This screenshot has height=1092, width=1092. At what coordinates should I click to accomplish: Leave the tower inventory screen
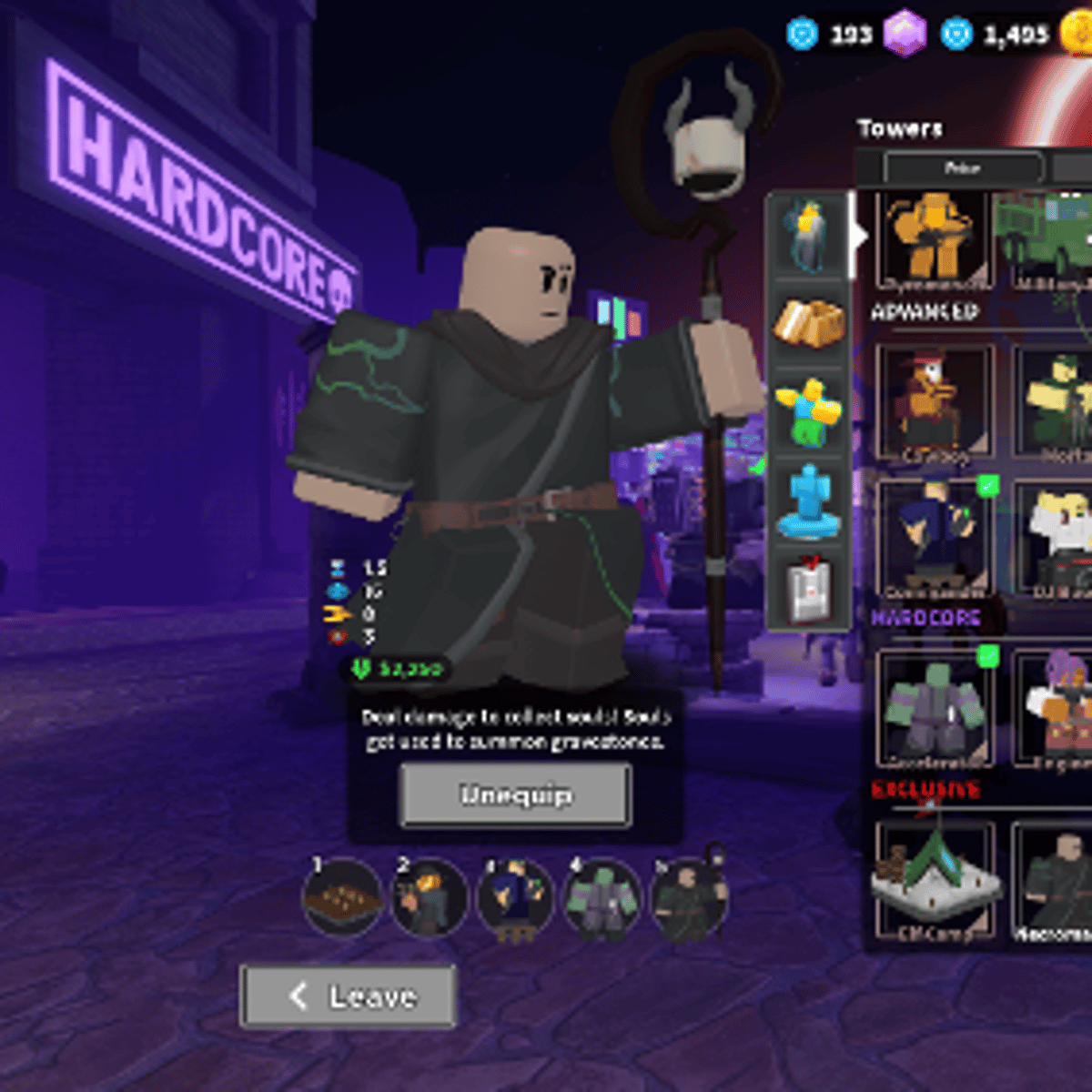point(349,996)
